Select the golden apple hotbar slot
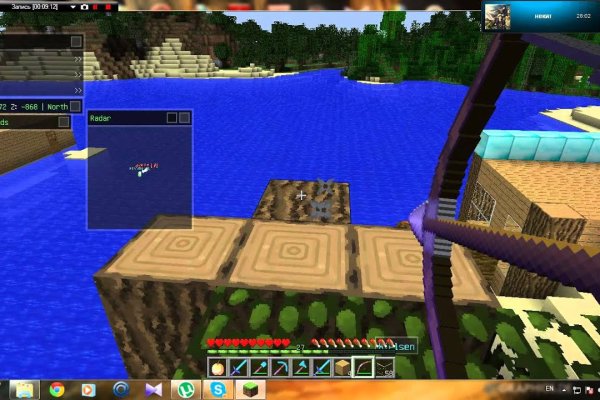 coord(217,367)
